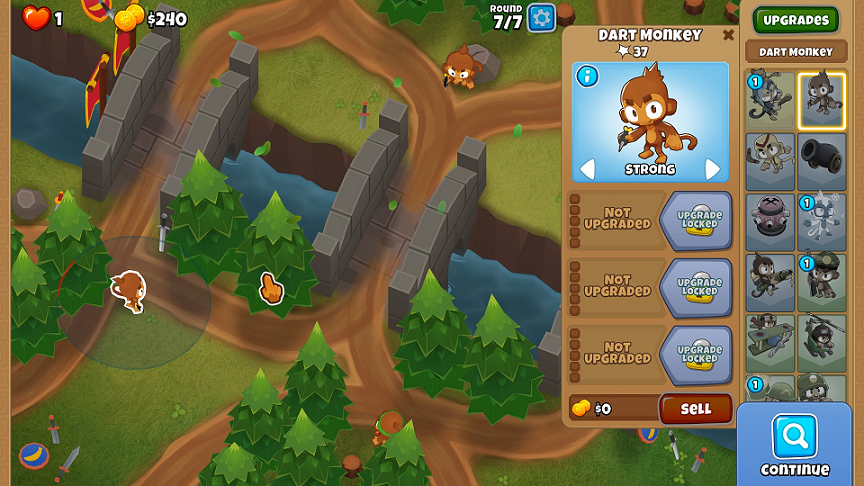This screenshot has width=864, height=486.
Task: Choose the Boomerang Monkey tower
Action: coord(770,161)
